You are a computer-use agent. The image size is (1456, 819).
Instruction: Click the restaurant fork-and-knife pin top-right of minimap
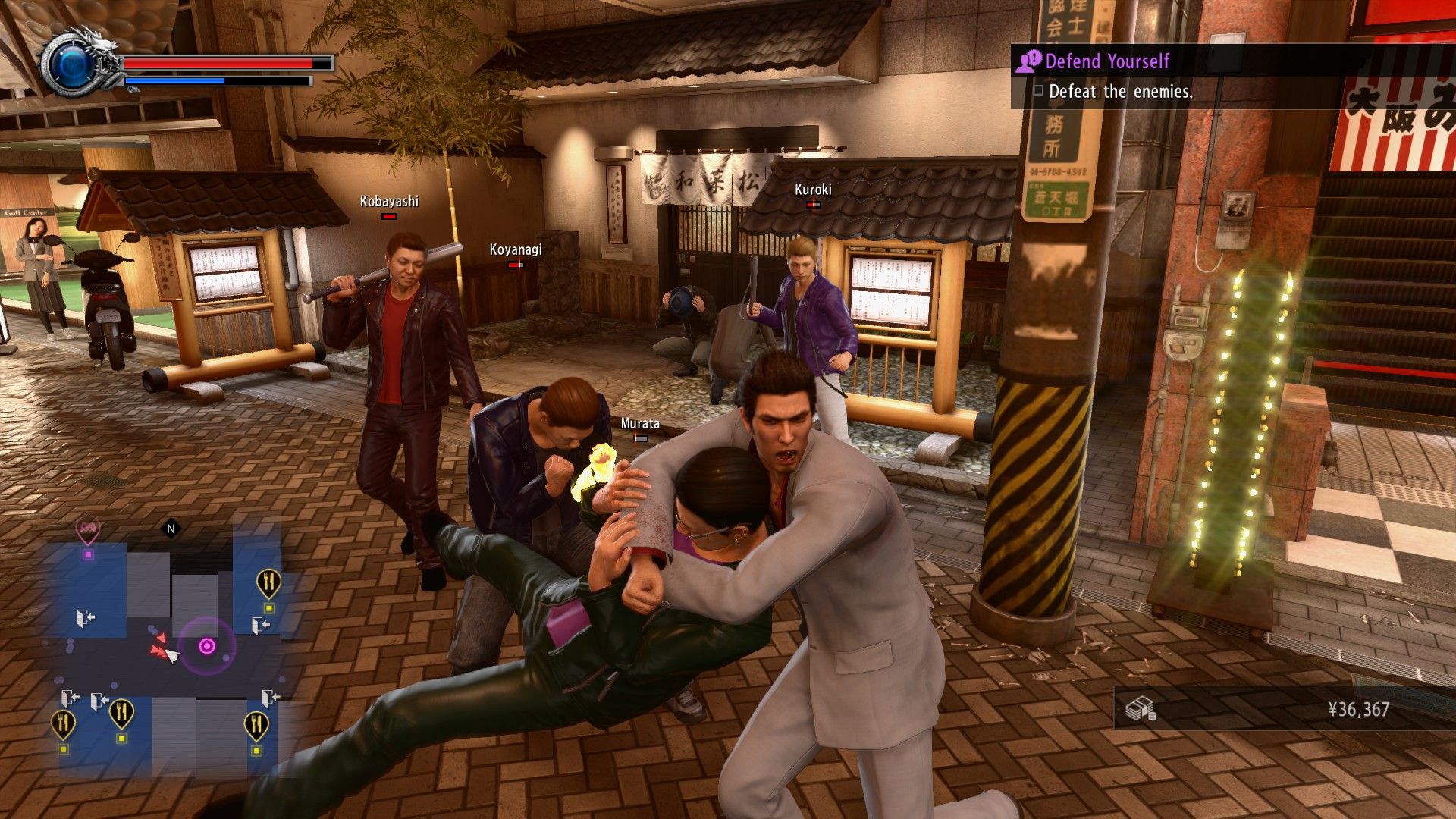pos(268,582)
